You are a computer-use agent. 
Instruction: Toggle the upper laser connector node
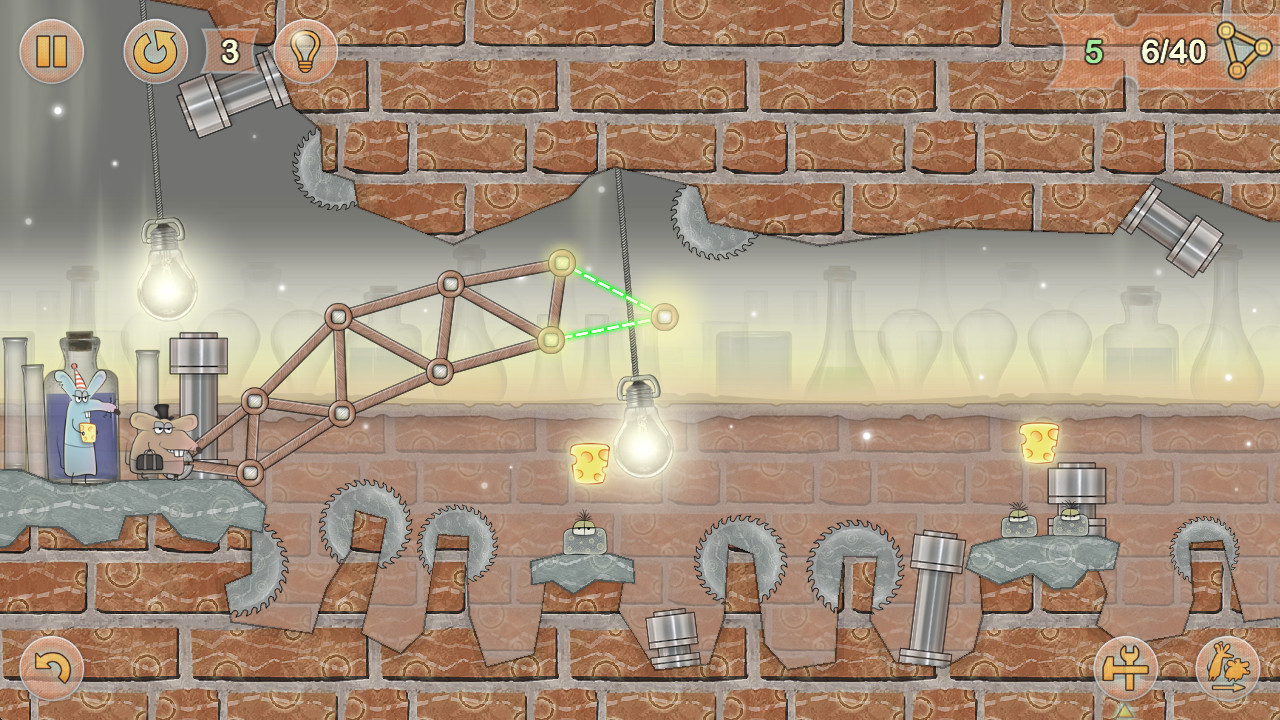point(564,263)
